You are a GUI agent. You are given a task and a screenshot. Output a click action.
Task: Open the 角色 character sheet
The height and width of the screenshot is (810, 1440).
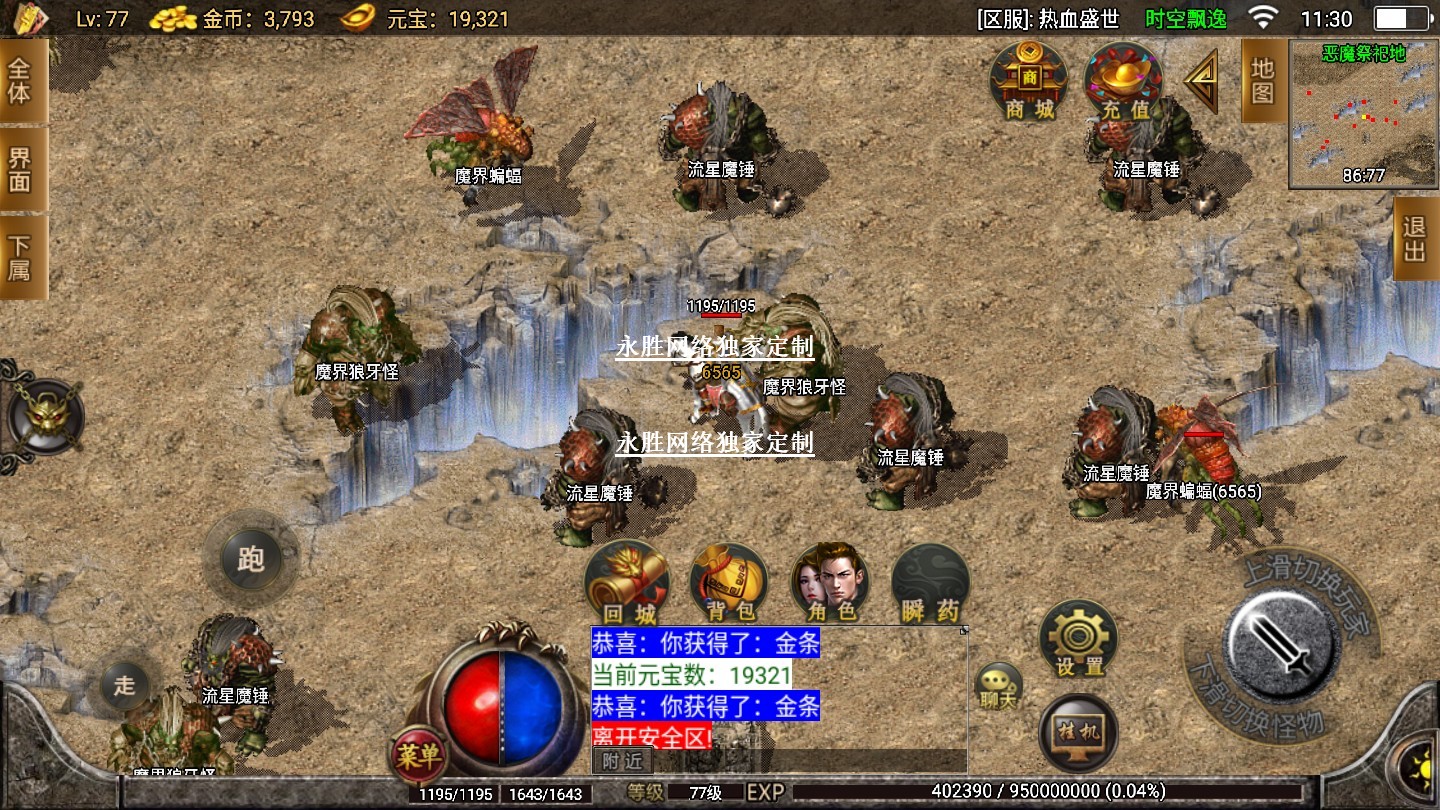point(830,584)
